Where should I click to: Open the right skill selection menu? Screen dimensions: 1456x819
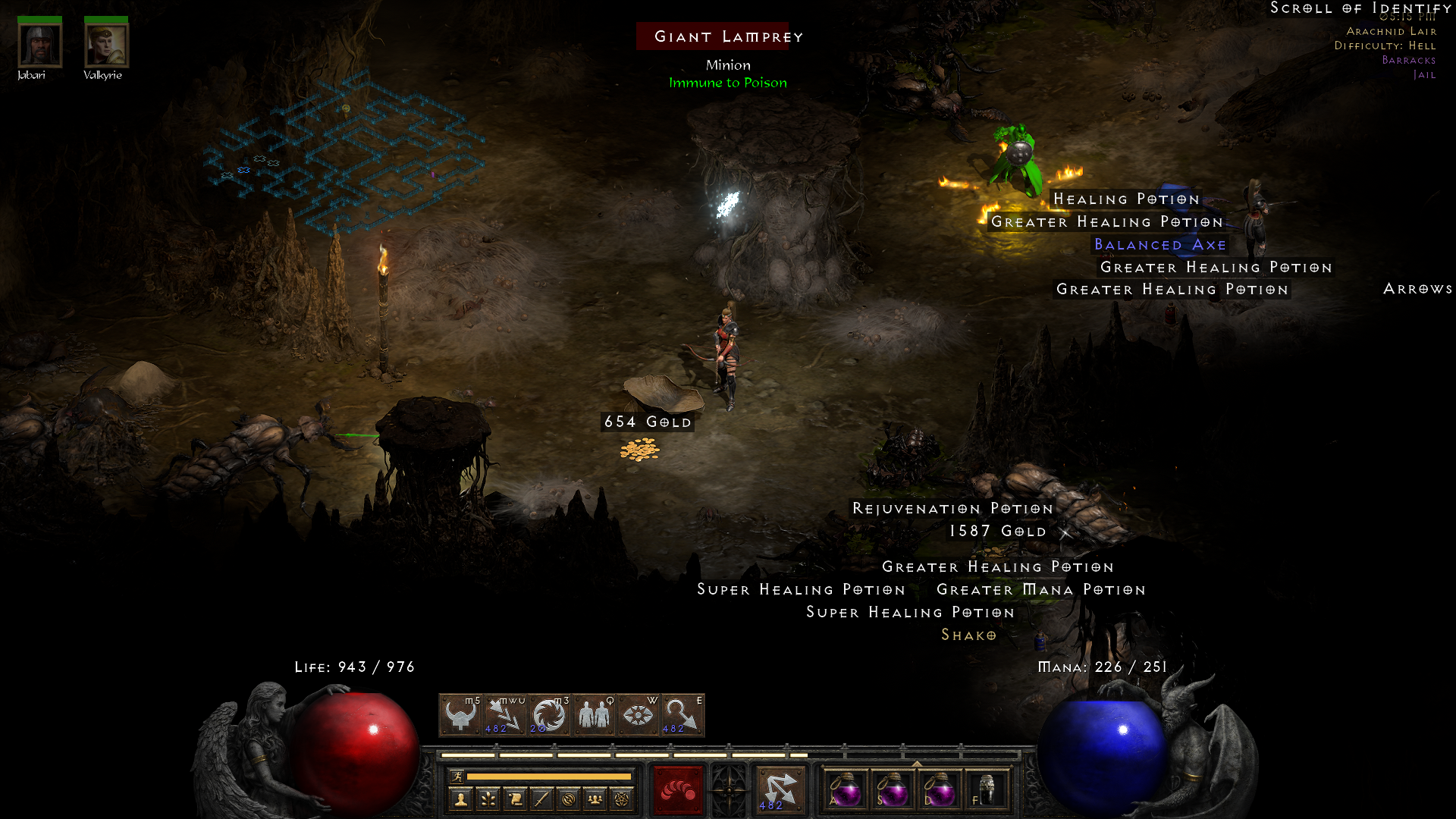point(780,789)
